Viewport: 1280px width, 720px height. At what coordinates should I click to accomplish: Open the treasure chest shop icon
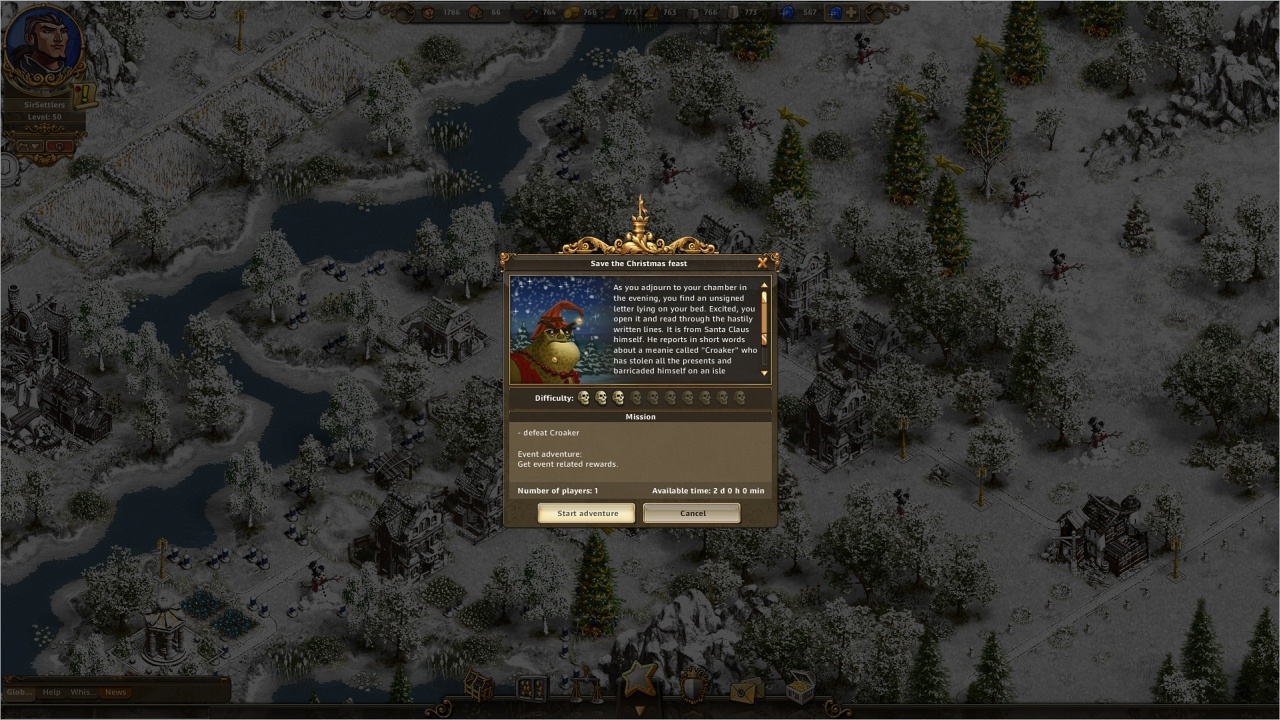click(x=799, y=686)
